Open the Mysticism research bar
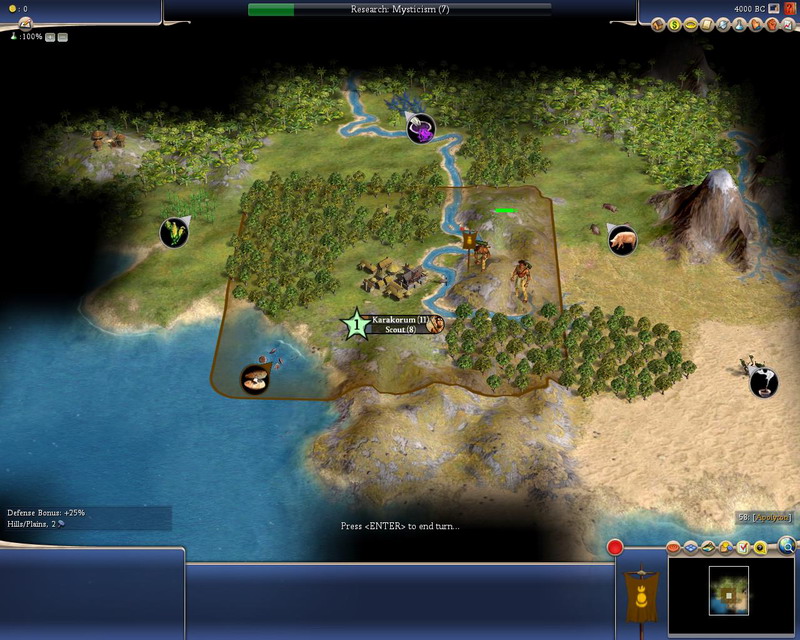The width and height of the screenshot is (800, 640). pos(399,9)
